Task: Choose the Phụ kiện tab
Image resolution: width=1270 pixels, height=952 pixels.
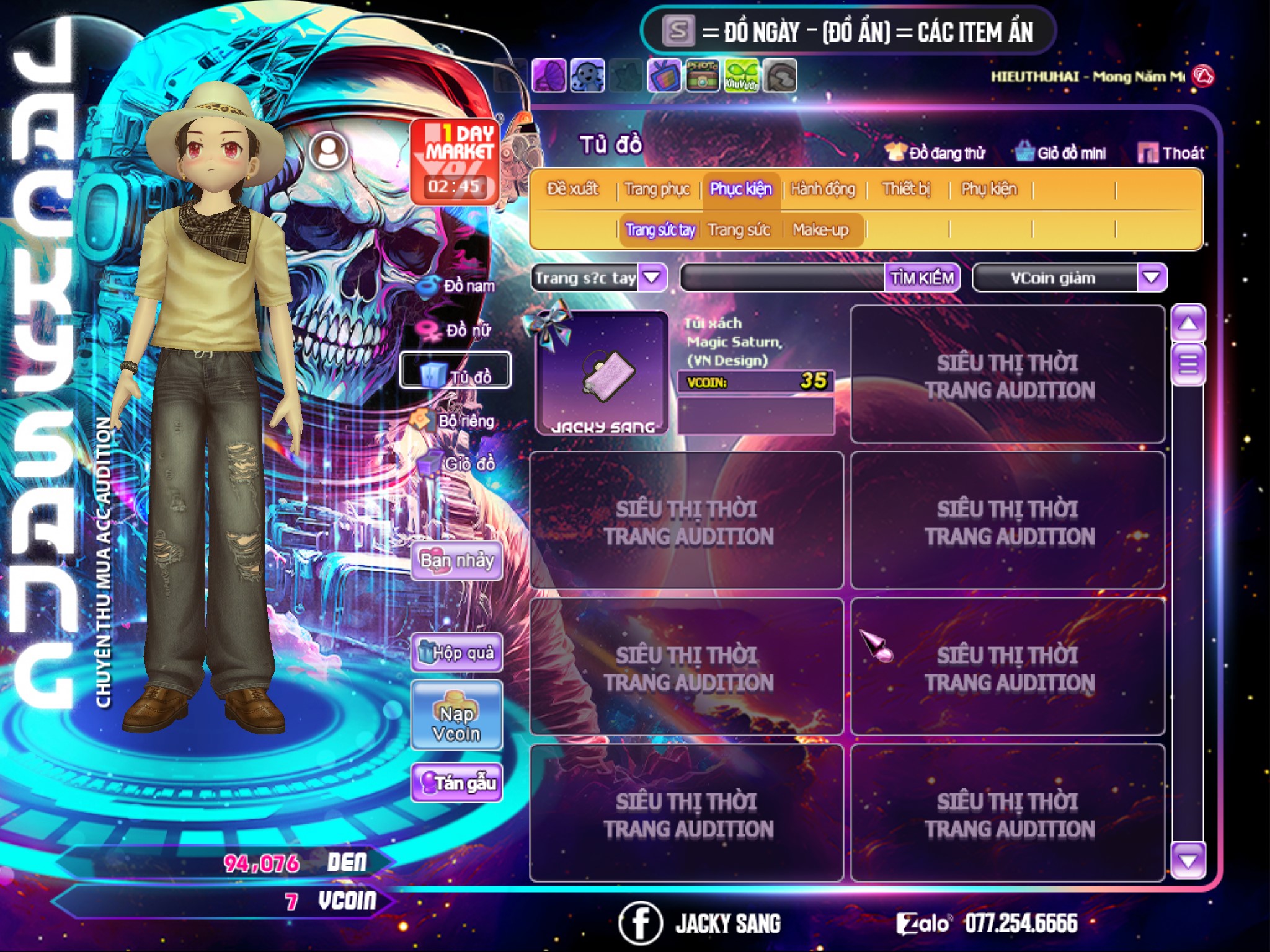Action: (988, 189)
